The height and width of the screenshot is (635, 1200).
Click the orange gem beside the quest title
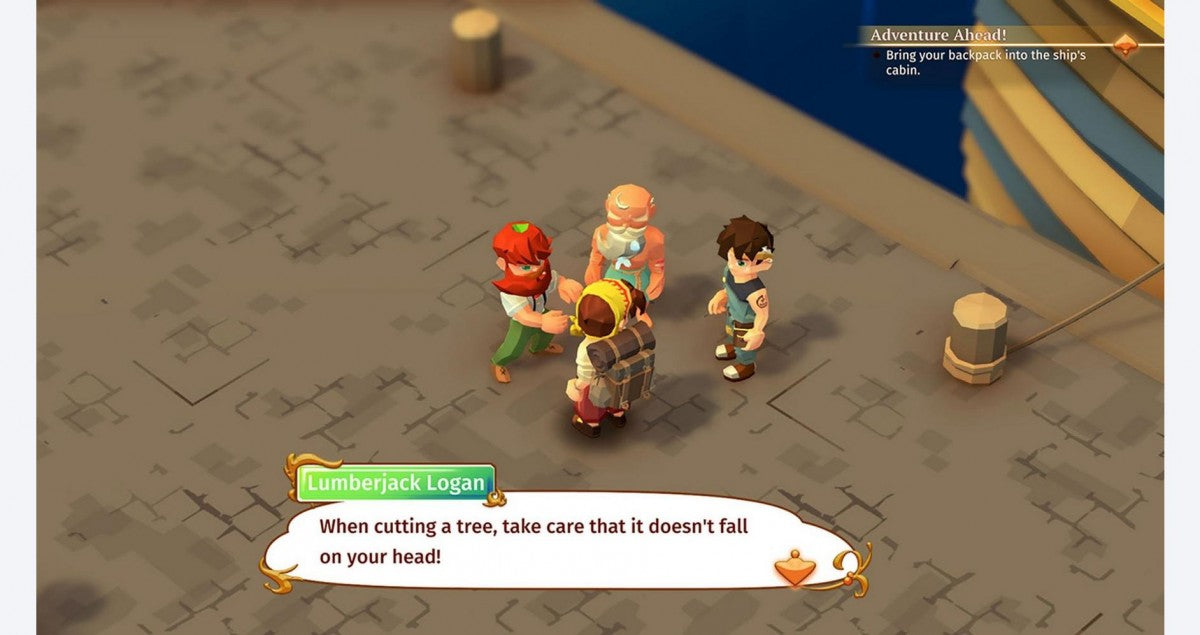coord(1126,45)
